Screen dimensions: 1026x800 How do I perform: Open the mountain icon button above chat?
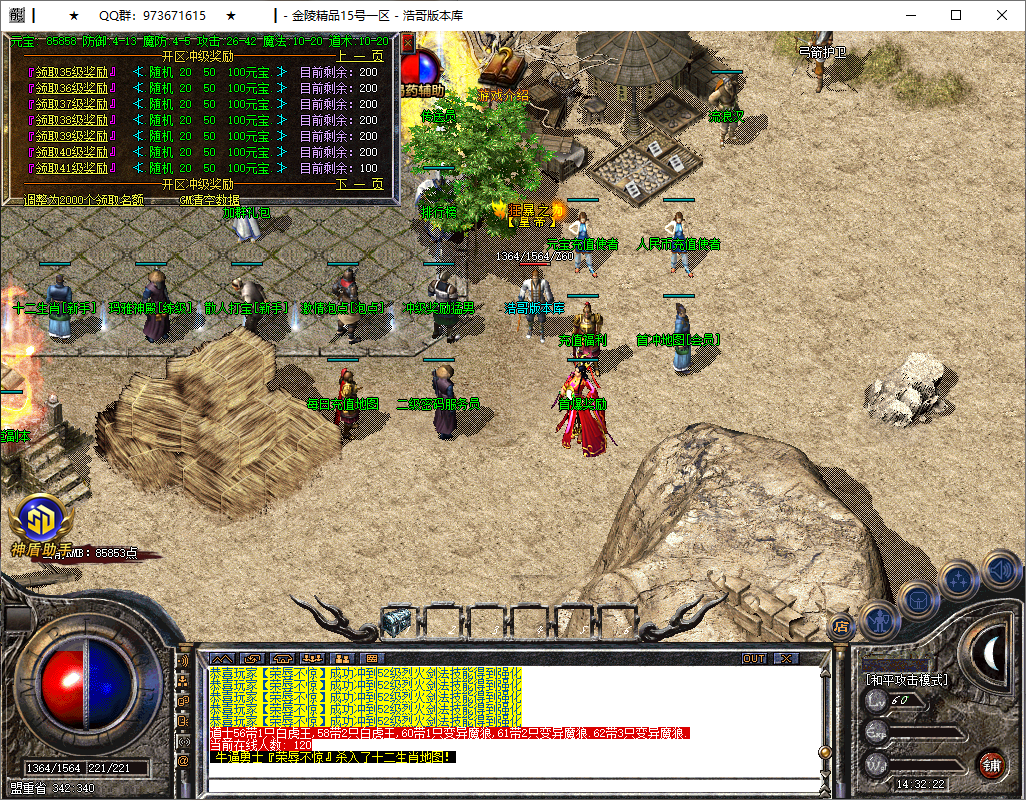coord(221,659)
